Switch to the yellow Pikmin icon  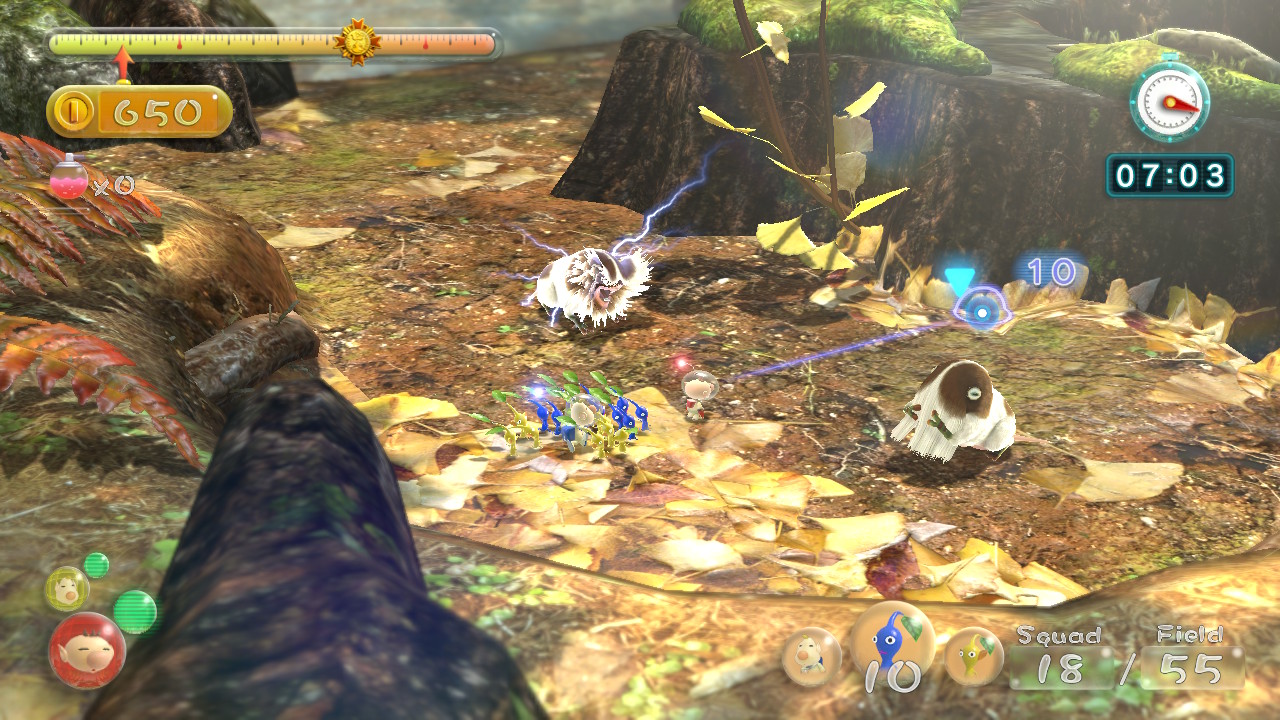pos(974,655)
